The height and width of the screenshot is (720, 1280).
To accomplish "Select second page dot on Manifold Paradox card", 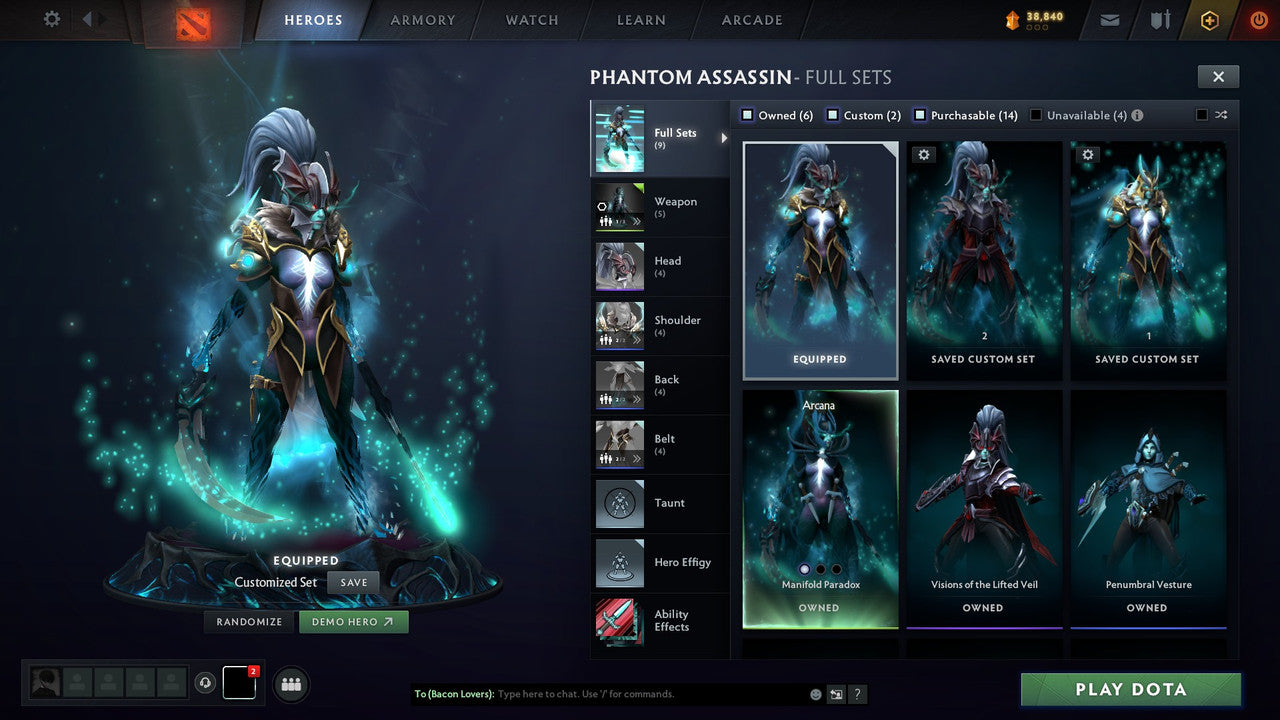I will click(821, 567).
